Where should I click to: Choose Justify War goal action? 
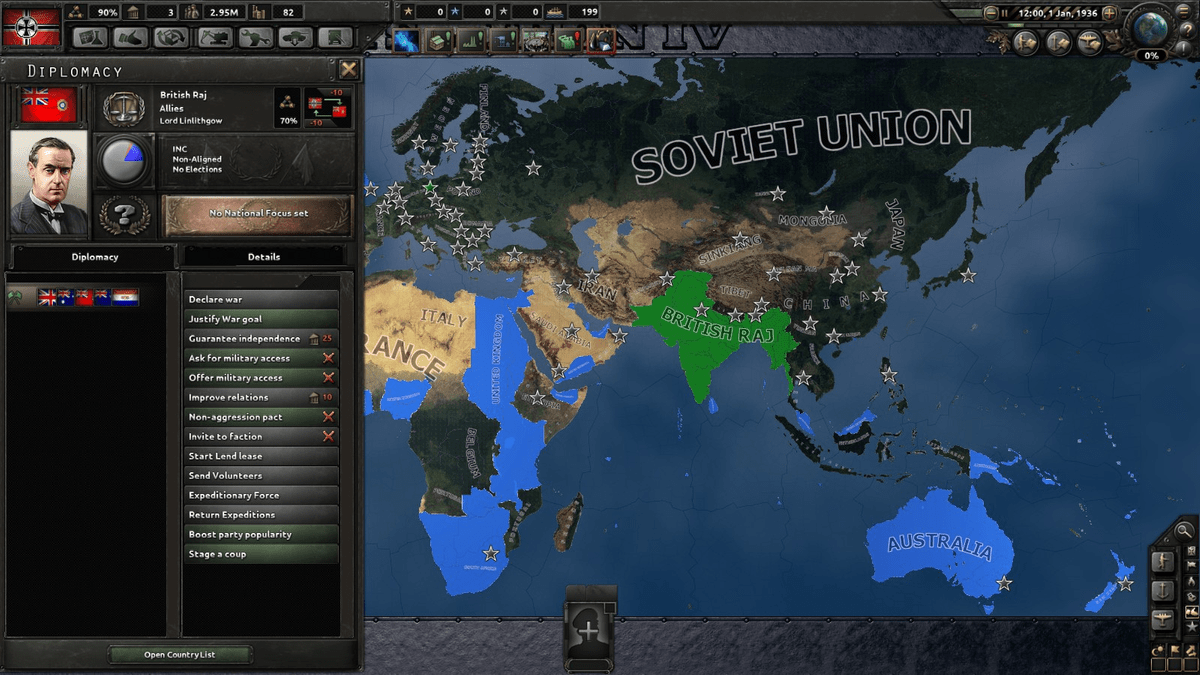pyautogui.click(x=261, y=319)
